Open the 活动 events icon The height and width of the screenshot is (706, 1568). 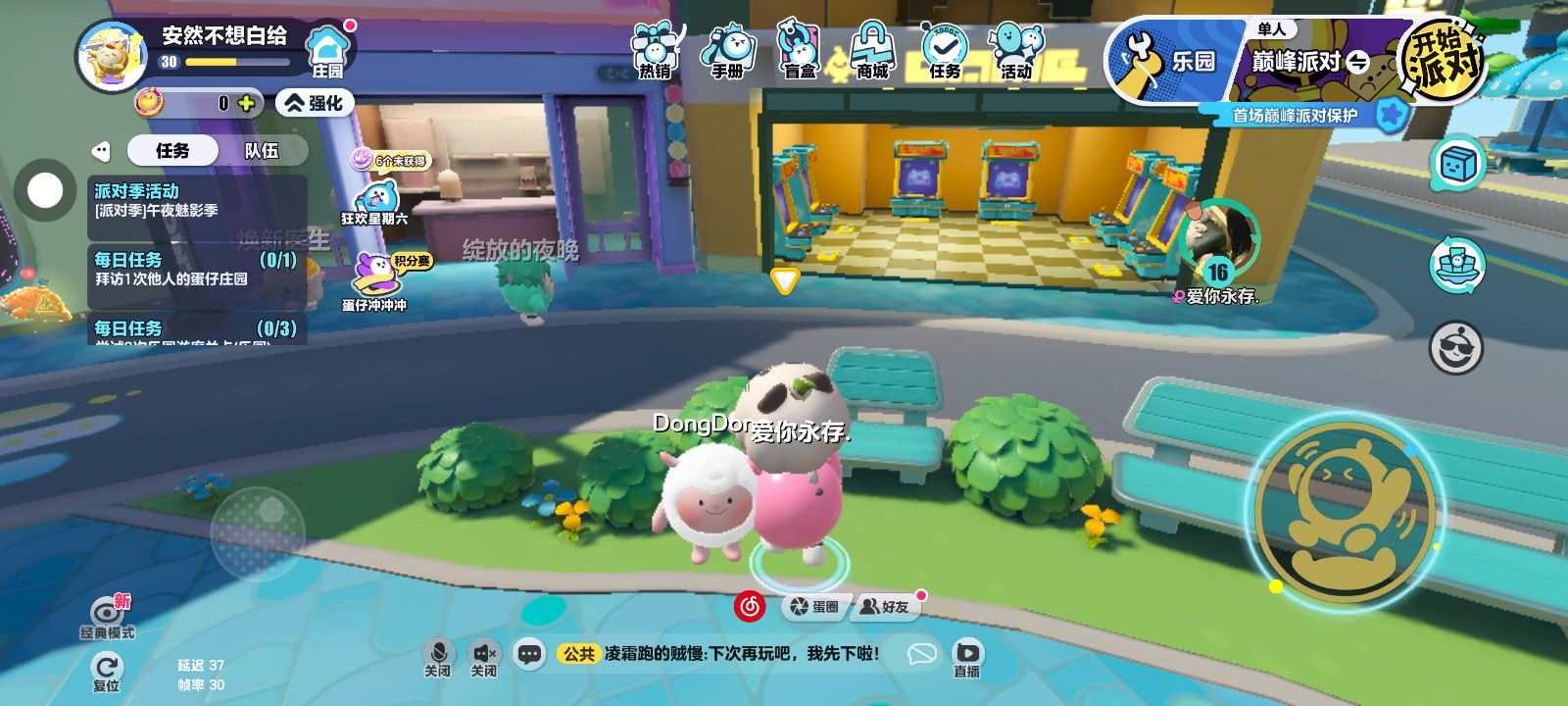(1016, 51)
